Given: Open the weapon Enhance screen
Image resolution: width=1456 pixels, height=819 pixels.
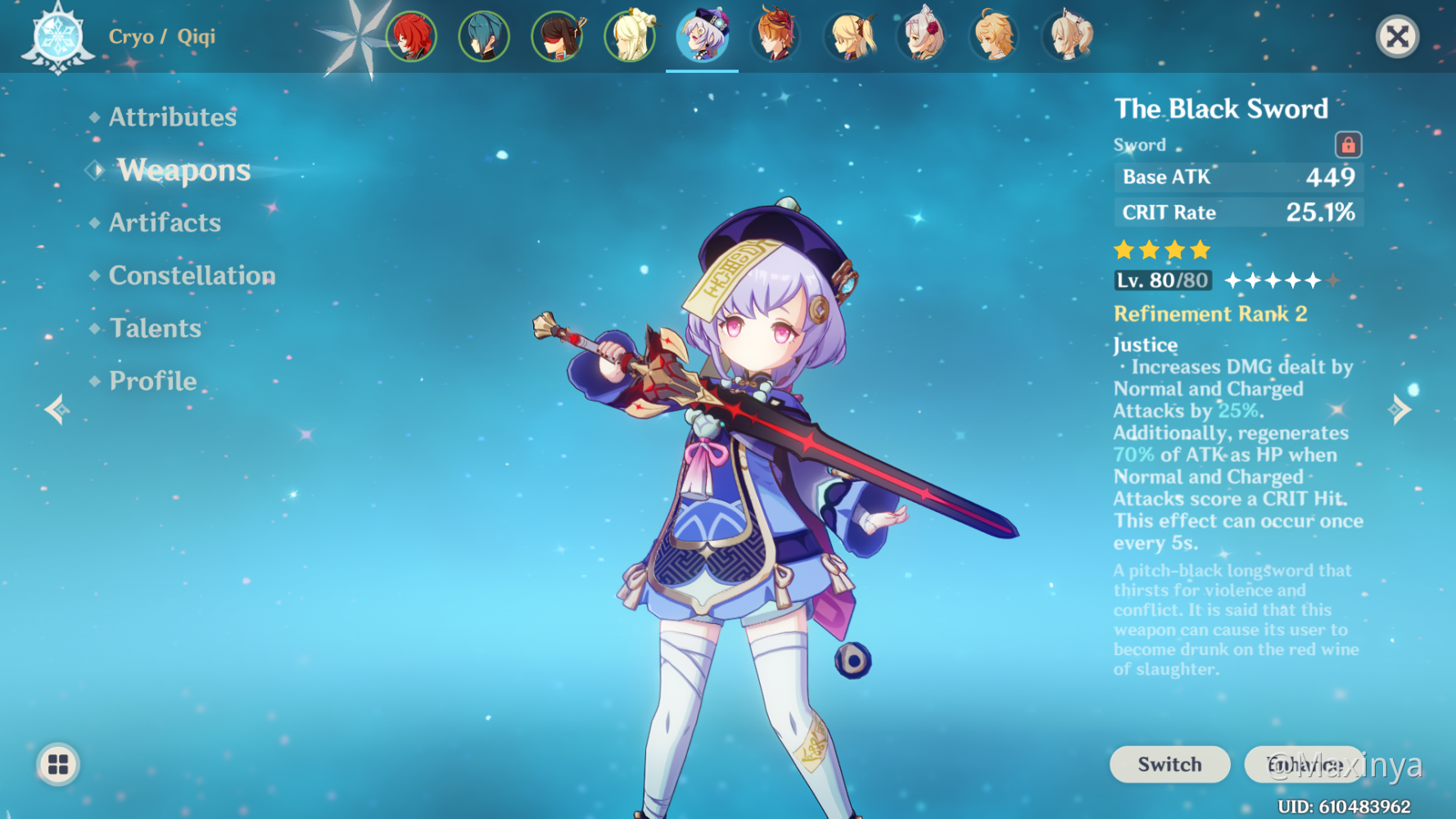Looking at the screenshot, I should tap(1304, 764).
